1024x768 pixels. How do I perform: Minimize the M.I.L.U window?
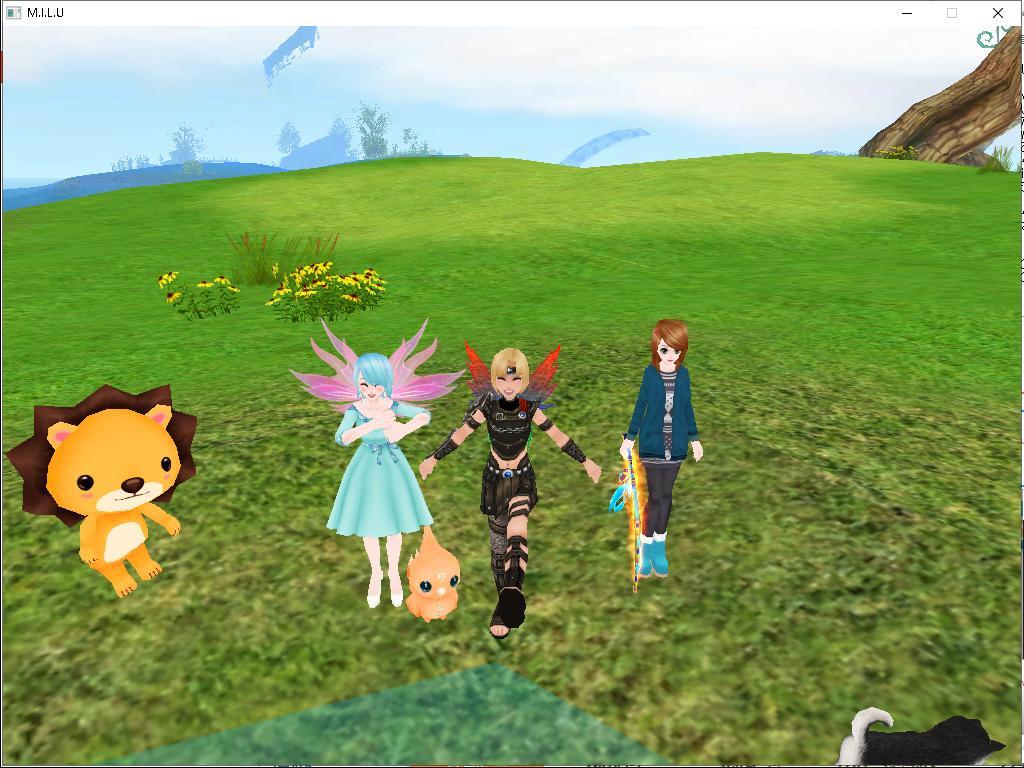click(x=907, y=13)
